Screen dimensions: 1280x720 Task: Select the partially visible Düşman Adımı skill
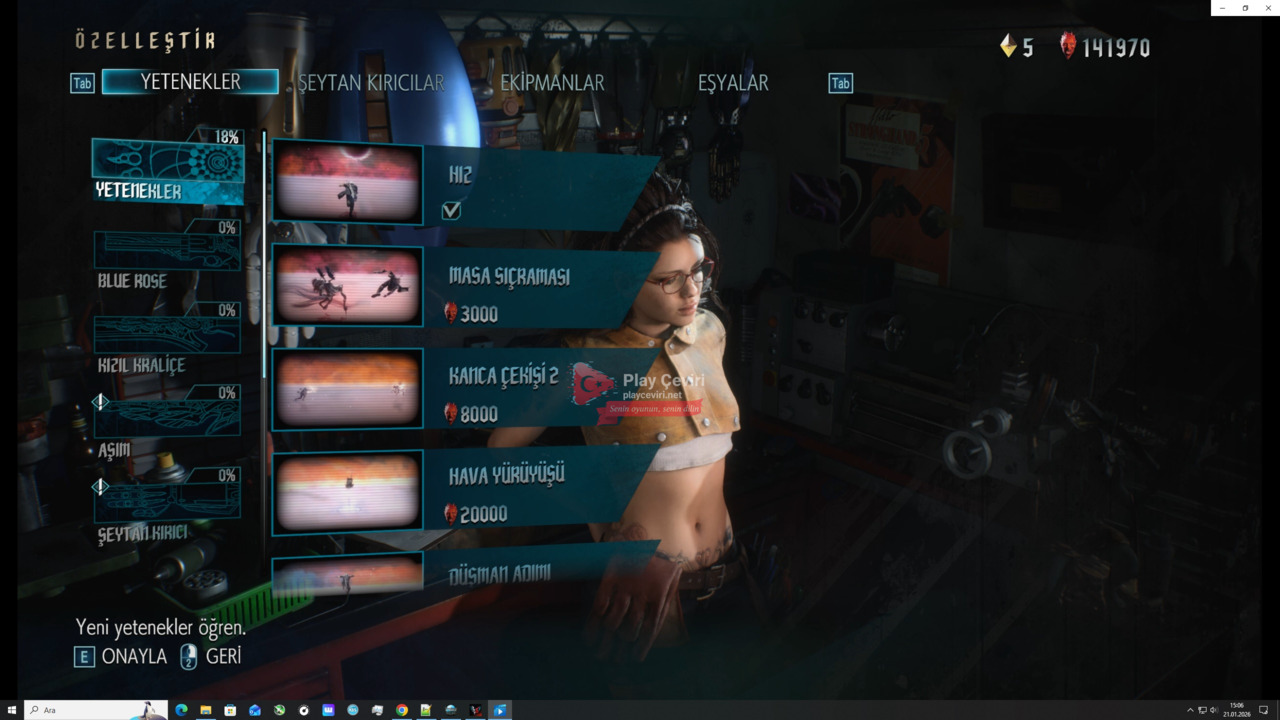(540, 572)
